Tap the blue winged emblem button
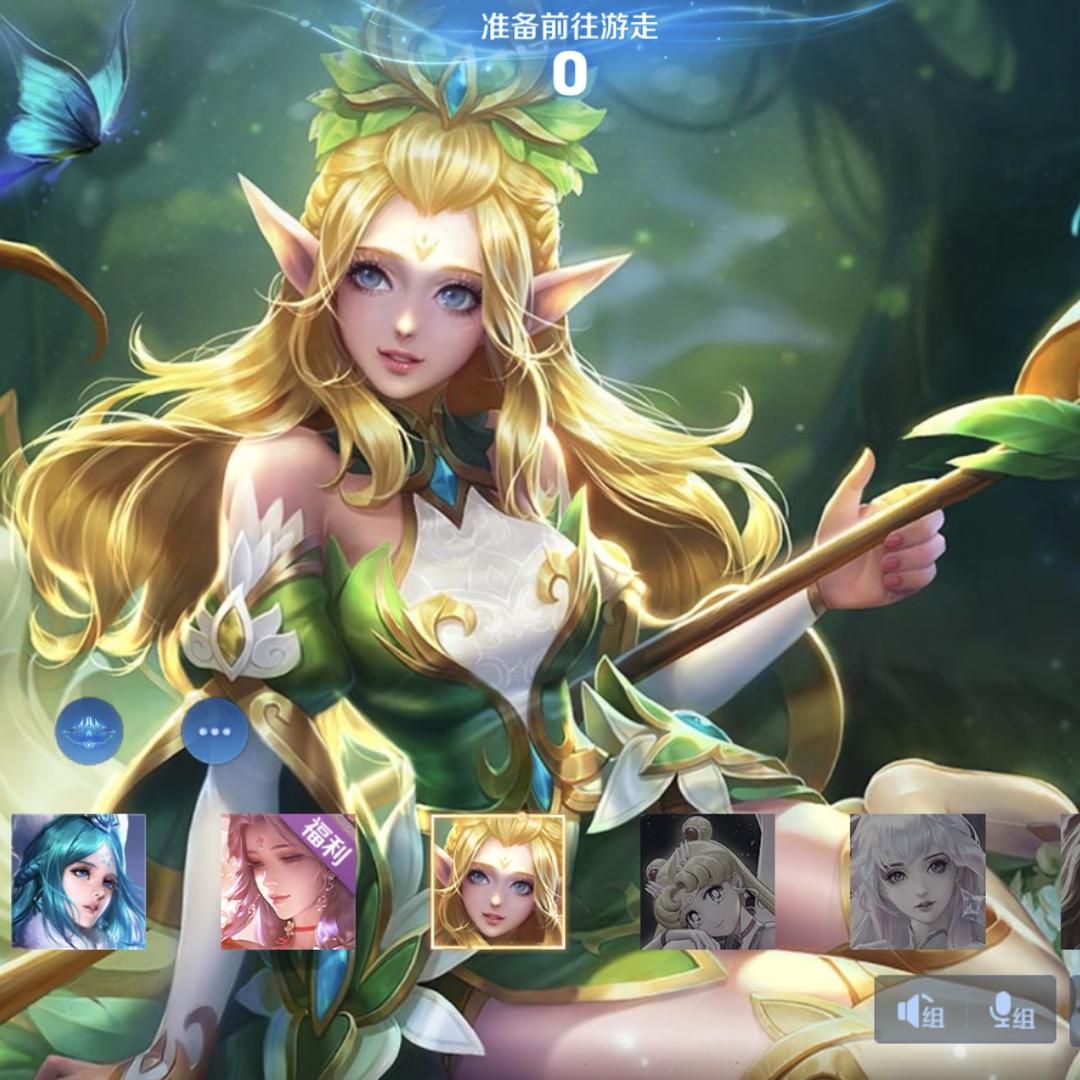Viewport: 1080px width, 1080px height. (x=89, y=731)
